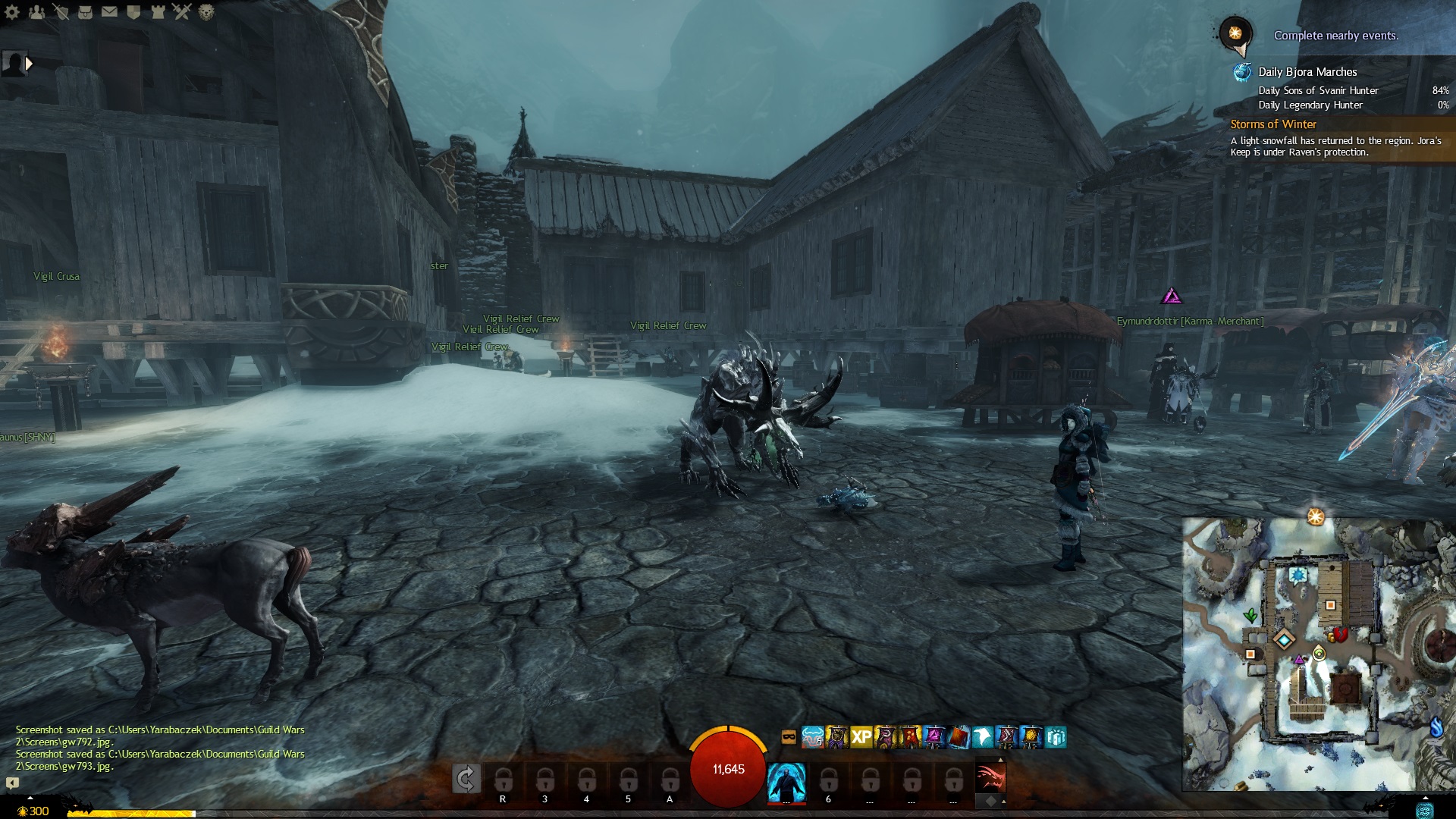Screen dimensions: 1456x819
Task: Open the Guild panel shield icon
Action: click(133, 12)
